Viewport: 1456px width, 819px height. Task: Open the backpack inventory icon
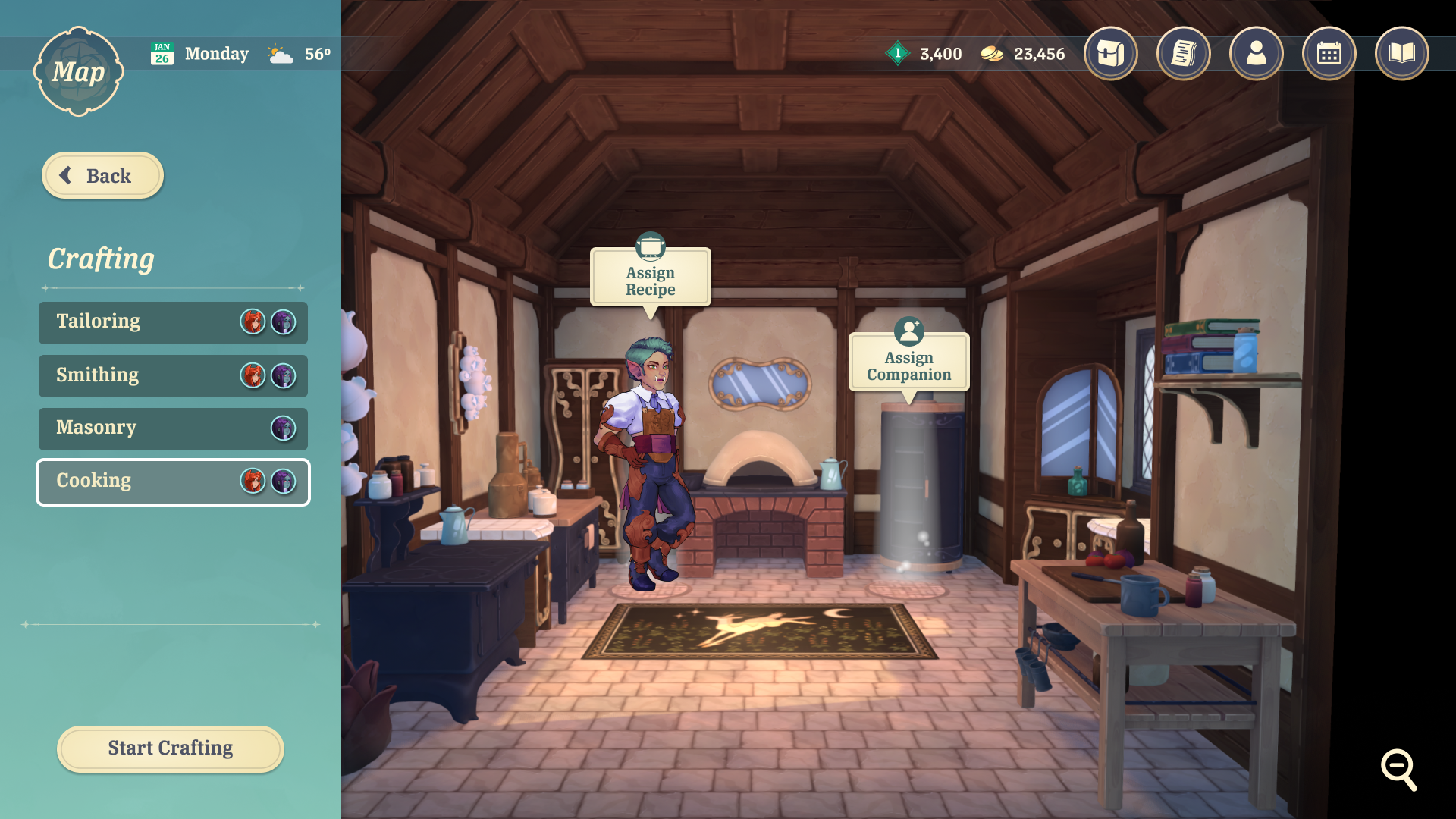coord(1110,54)
